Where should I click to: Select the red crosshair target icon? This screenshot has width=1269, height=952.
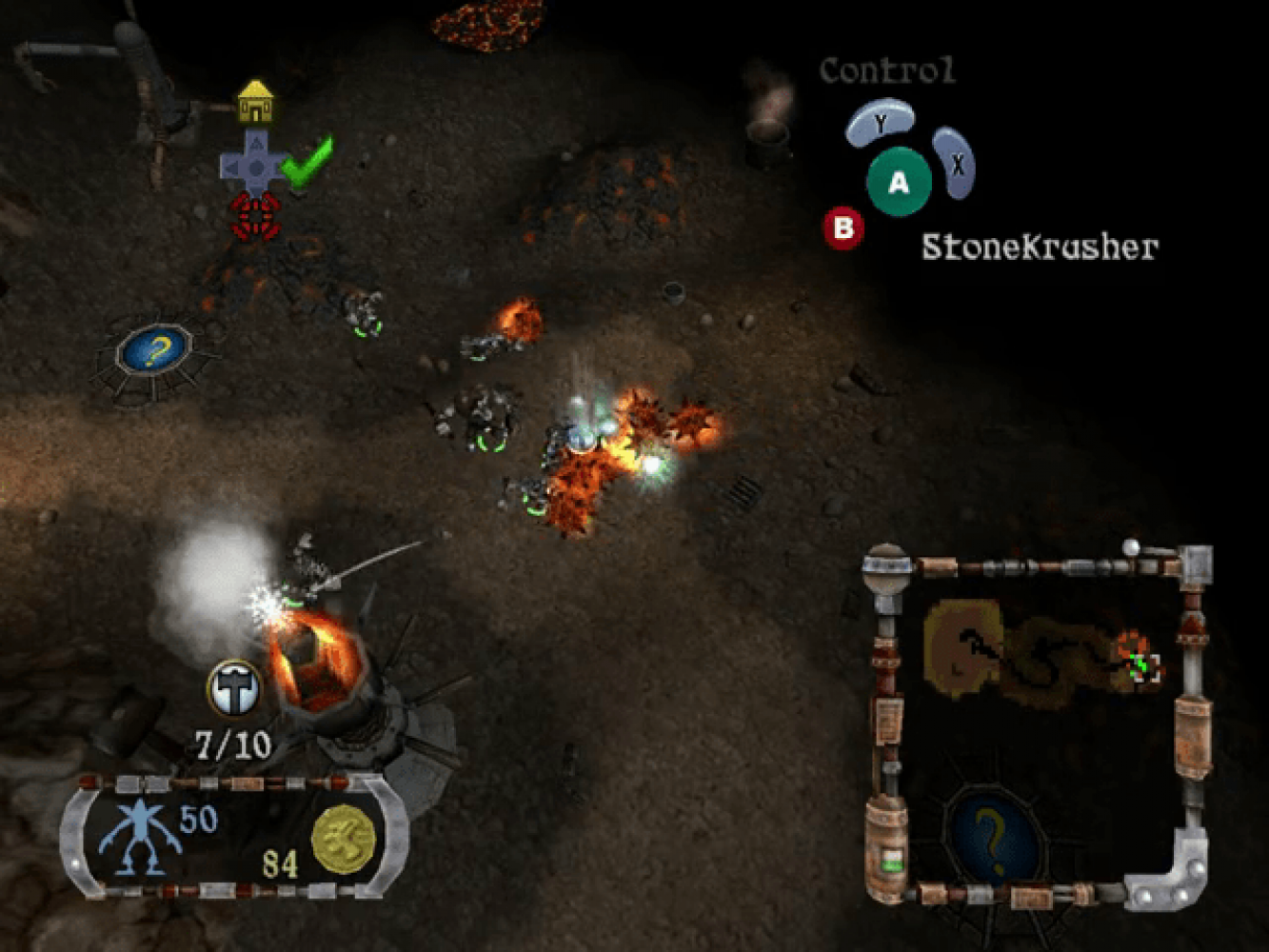[254, 215]
